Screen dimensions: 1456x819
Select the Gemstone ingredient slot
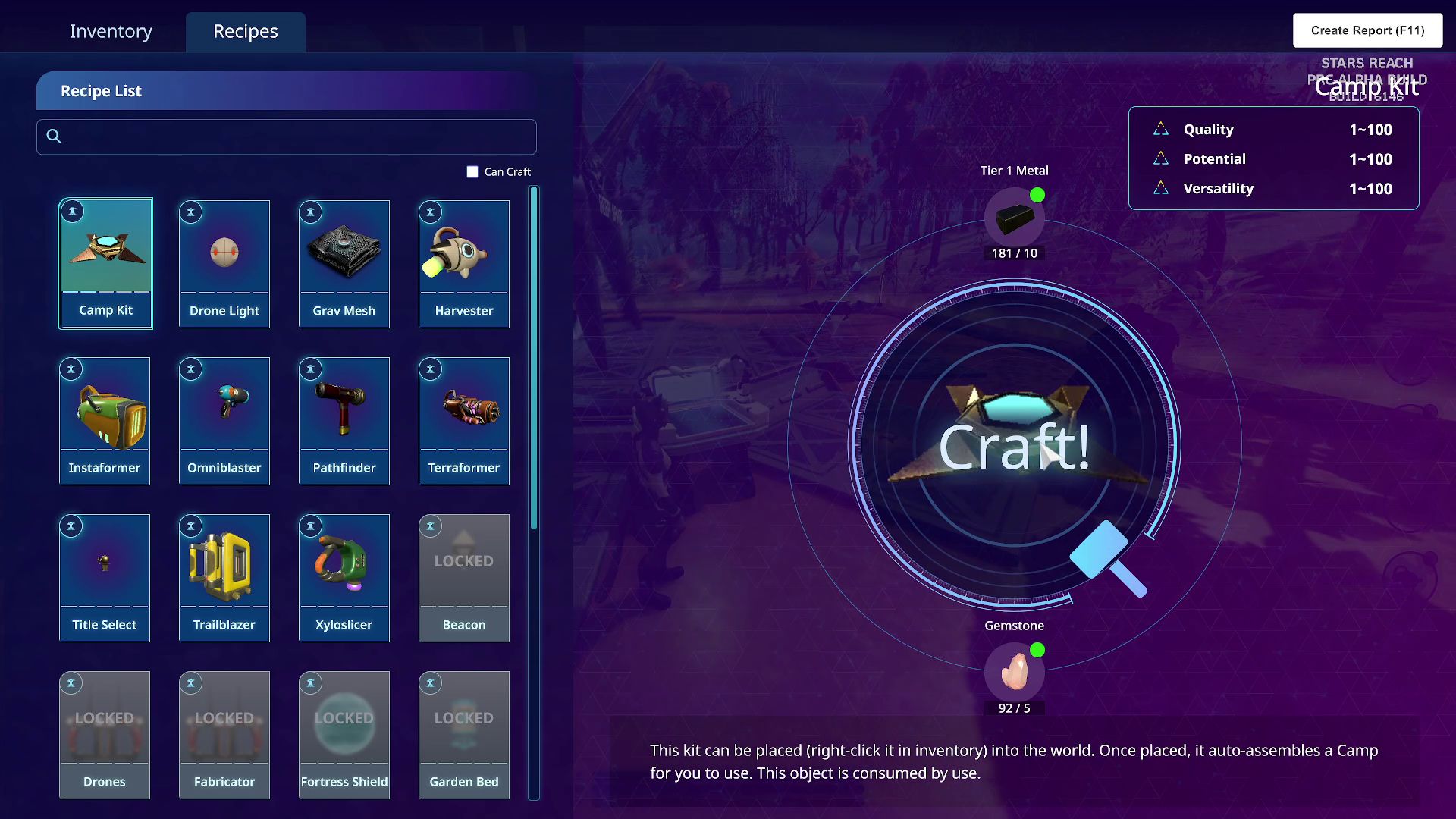1014,672
